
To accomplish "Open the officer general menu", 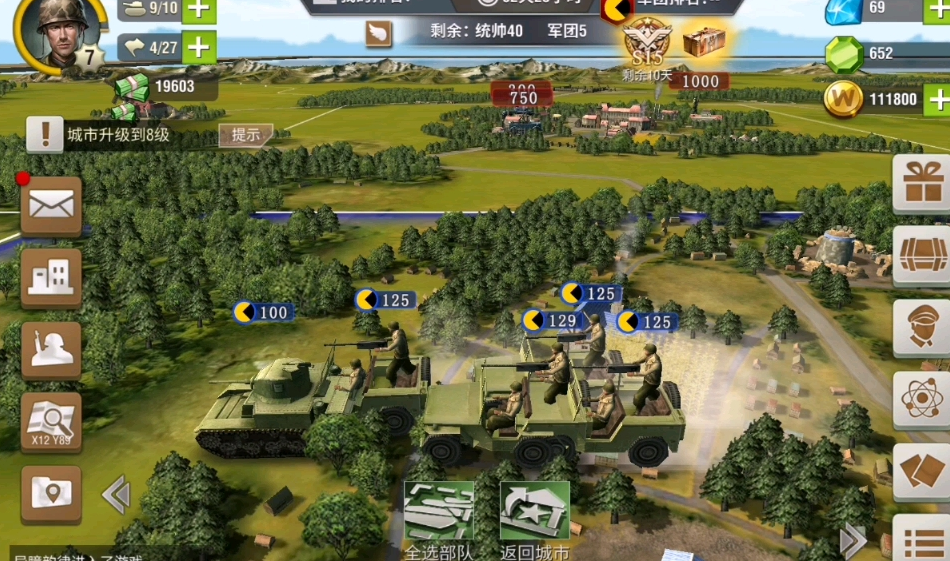I will [x=921, y=328].
